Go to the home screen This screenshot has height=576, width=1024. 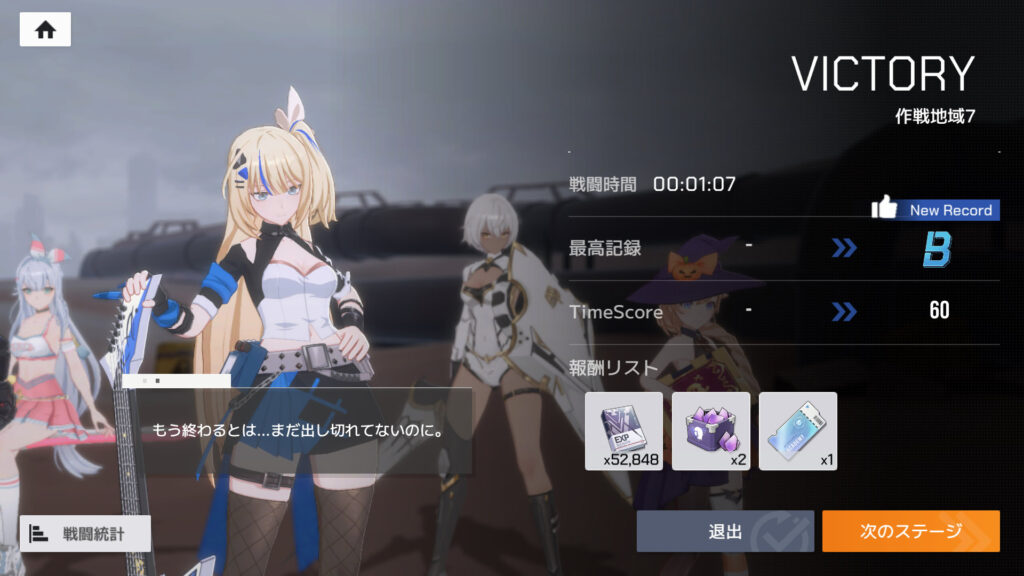click(x=45, y=30)
